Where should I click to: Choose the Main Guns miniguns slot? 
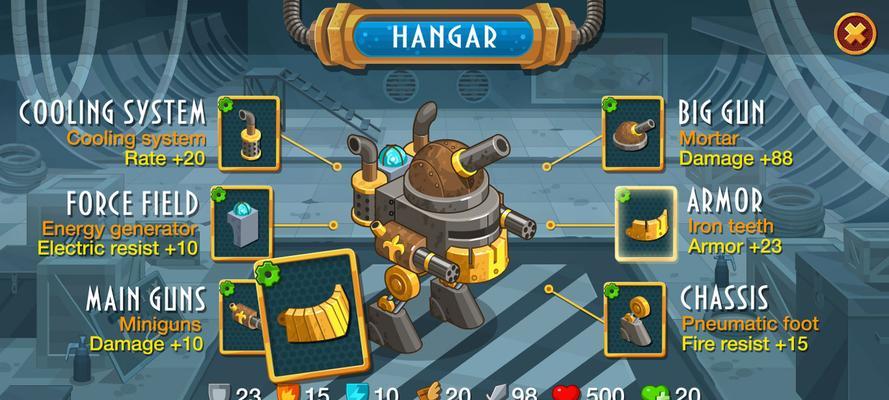tap(236, 315)
